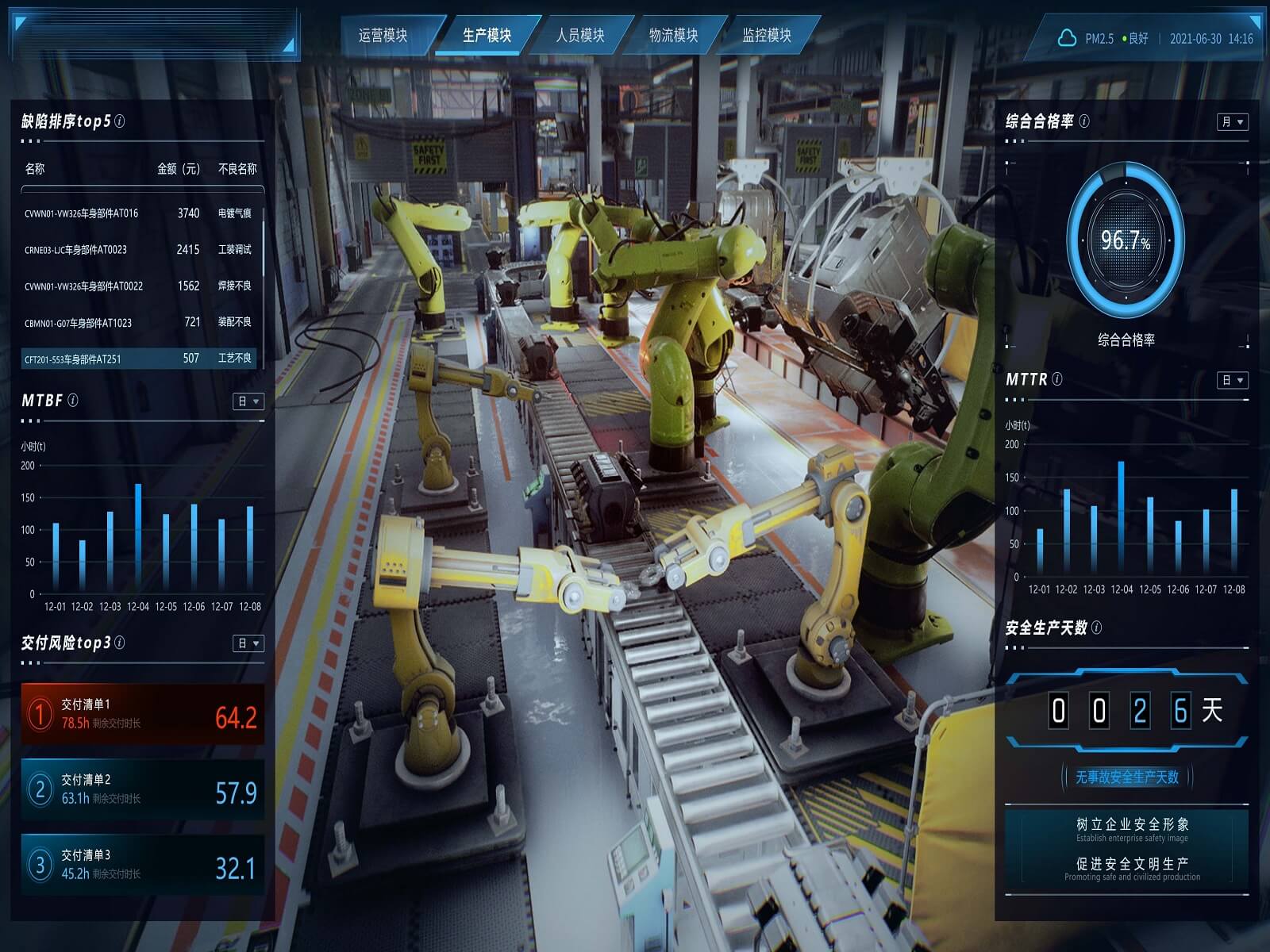
Task: Select the 交付清单3 risk card
Action: [143, 865]
